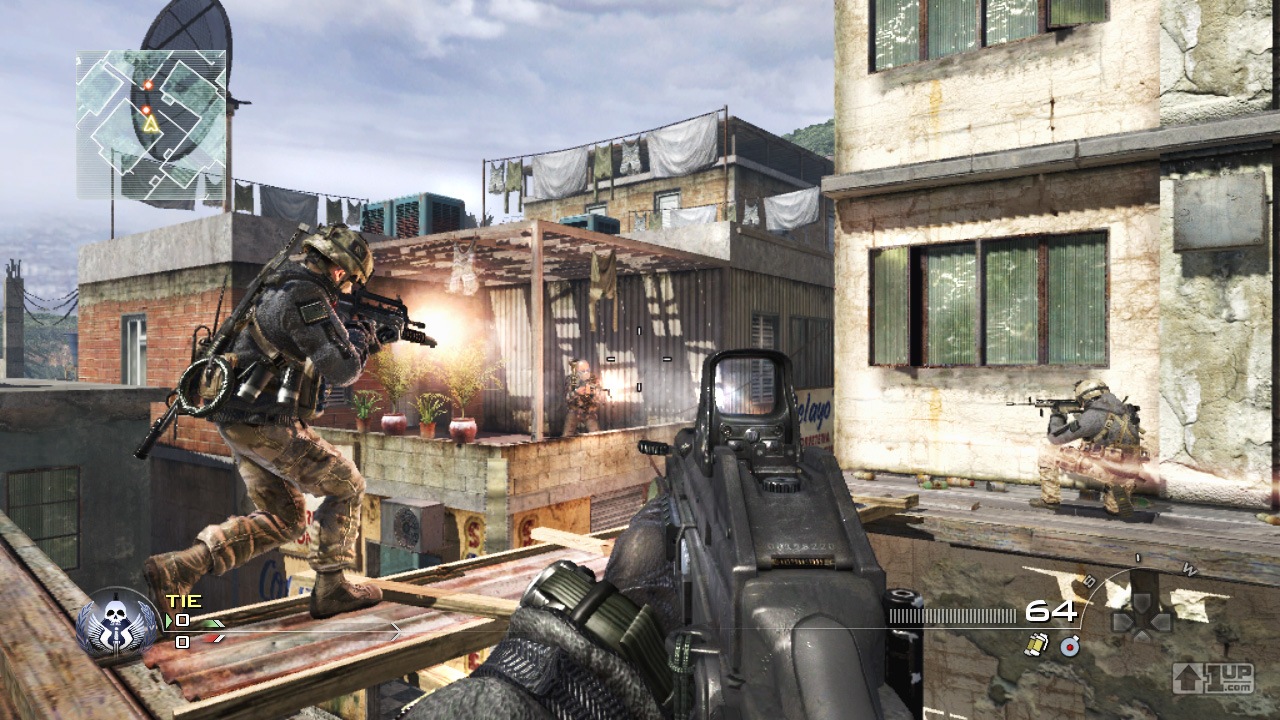Click the minimap radar
This screenshot has height=720, width=1280.
tap(152, 124)
